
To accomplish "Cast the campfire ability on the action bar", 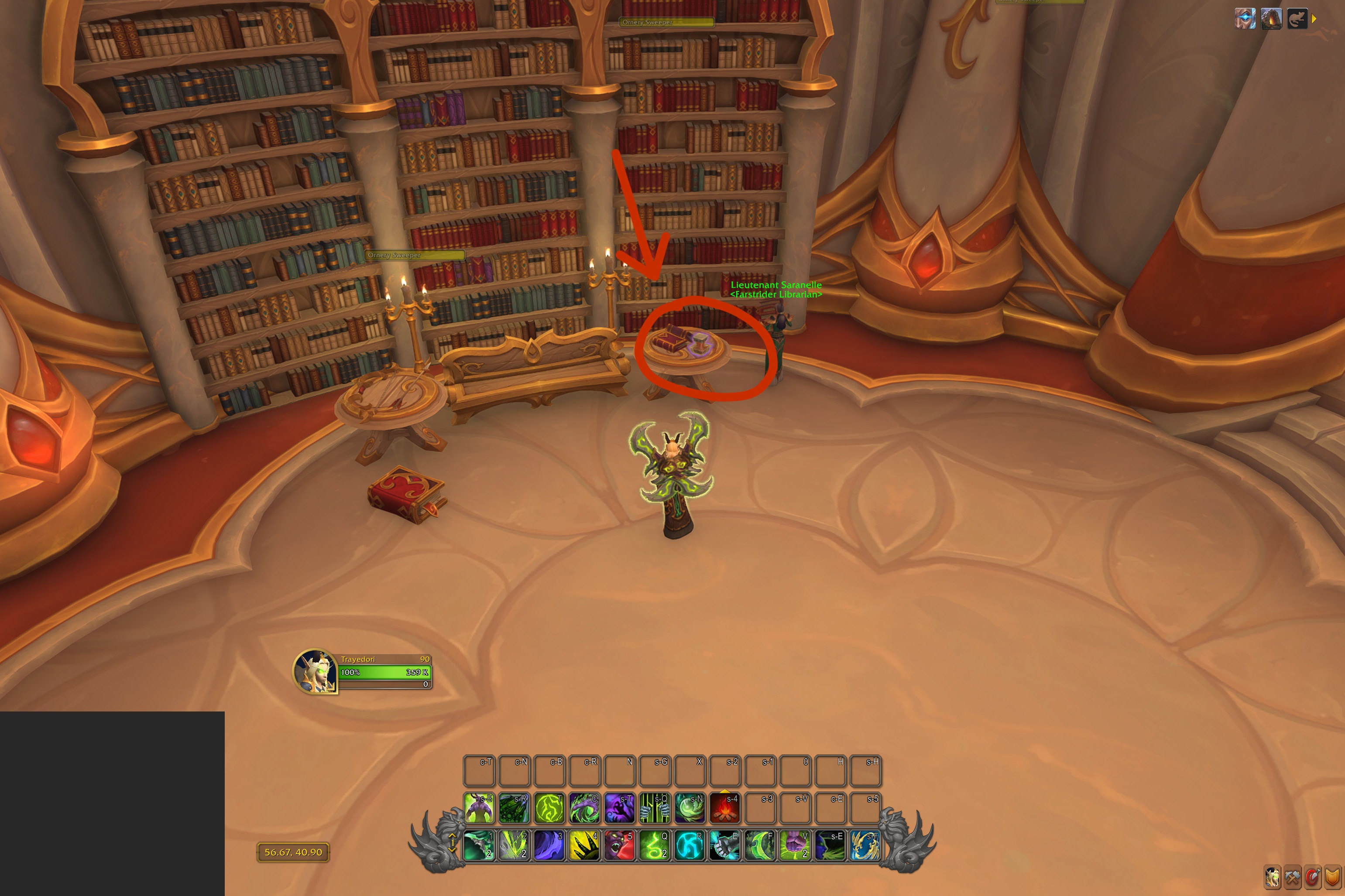I will (725, 807).
